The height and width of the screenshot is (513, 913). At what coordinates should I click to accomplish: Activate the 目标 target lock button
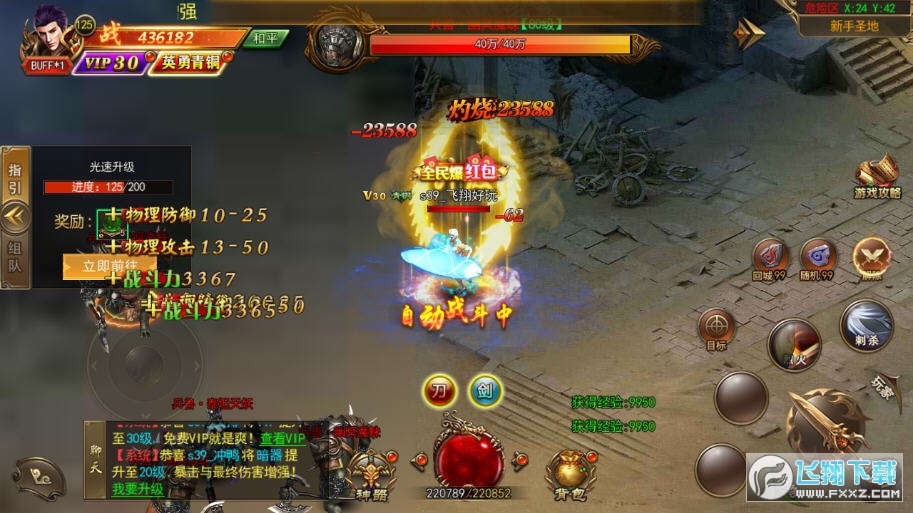point(716,327)
